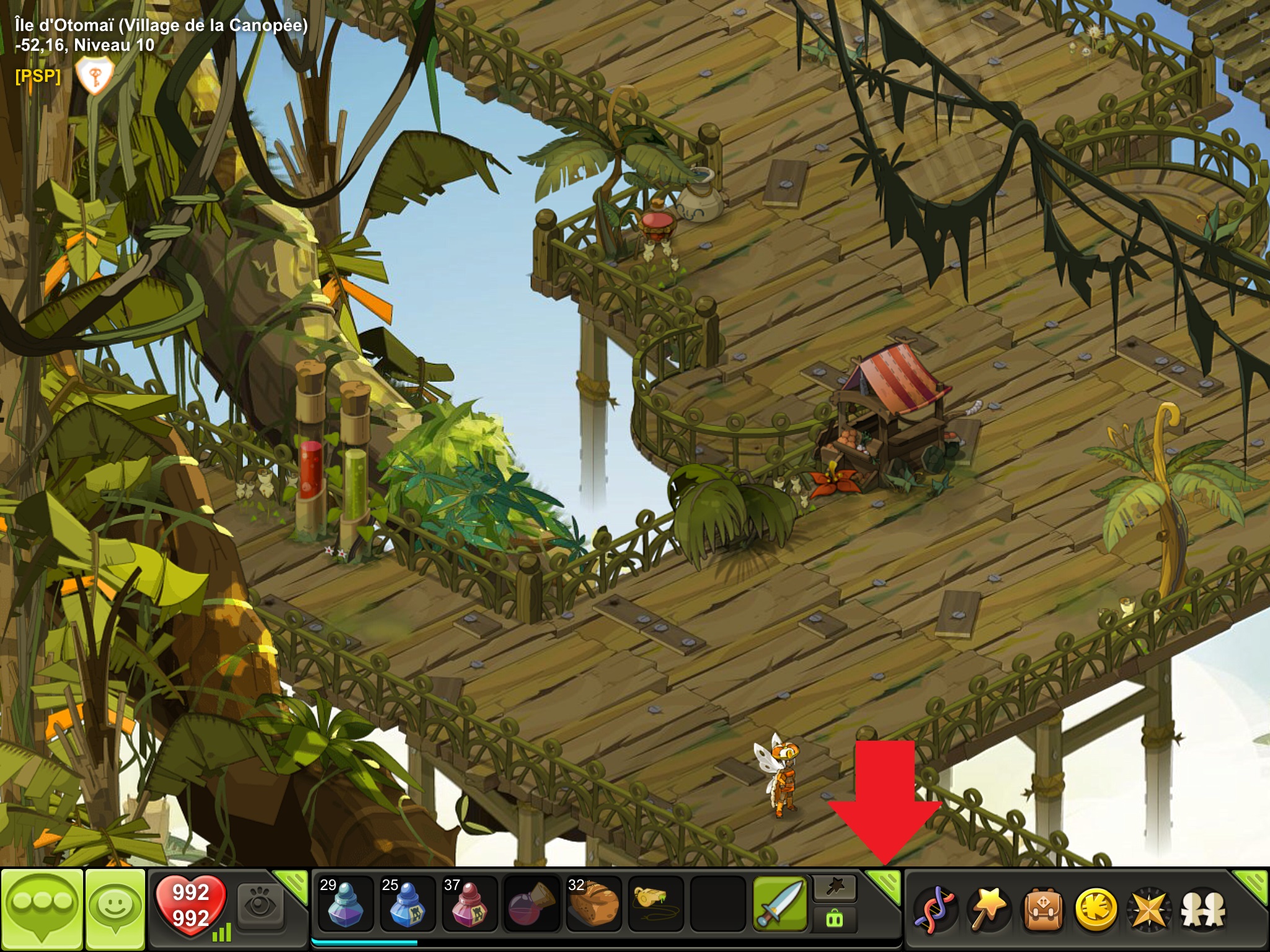Screen dimensions: 1270x952
Task: Open the smiley emote menu
Action: [x=115, y=909]
